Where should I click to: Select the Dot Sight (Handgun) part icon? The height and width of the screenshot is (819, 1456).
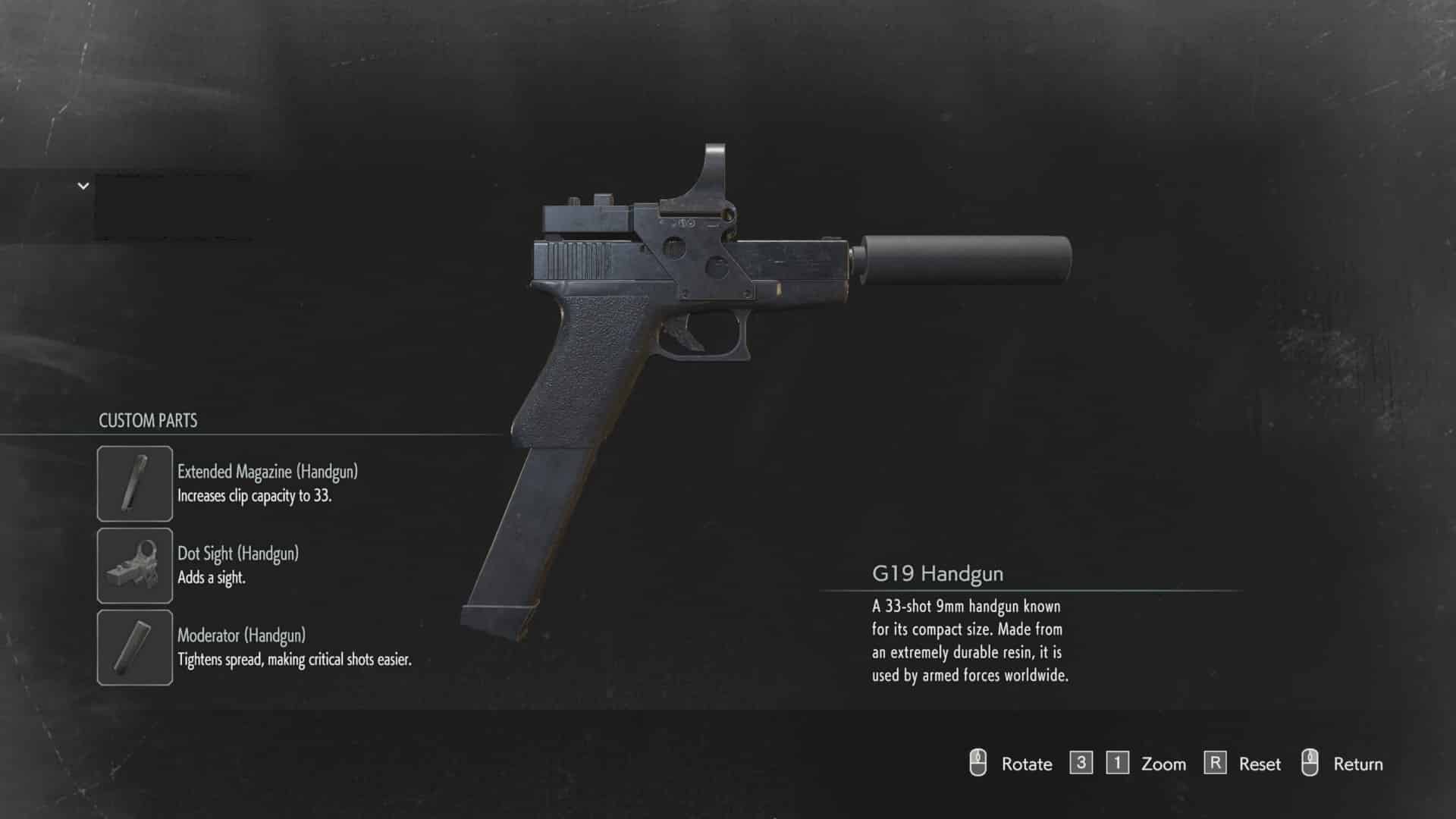pyautogui.click(x=134, y=565)
